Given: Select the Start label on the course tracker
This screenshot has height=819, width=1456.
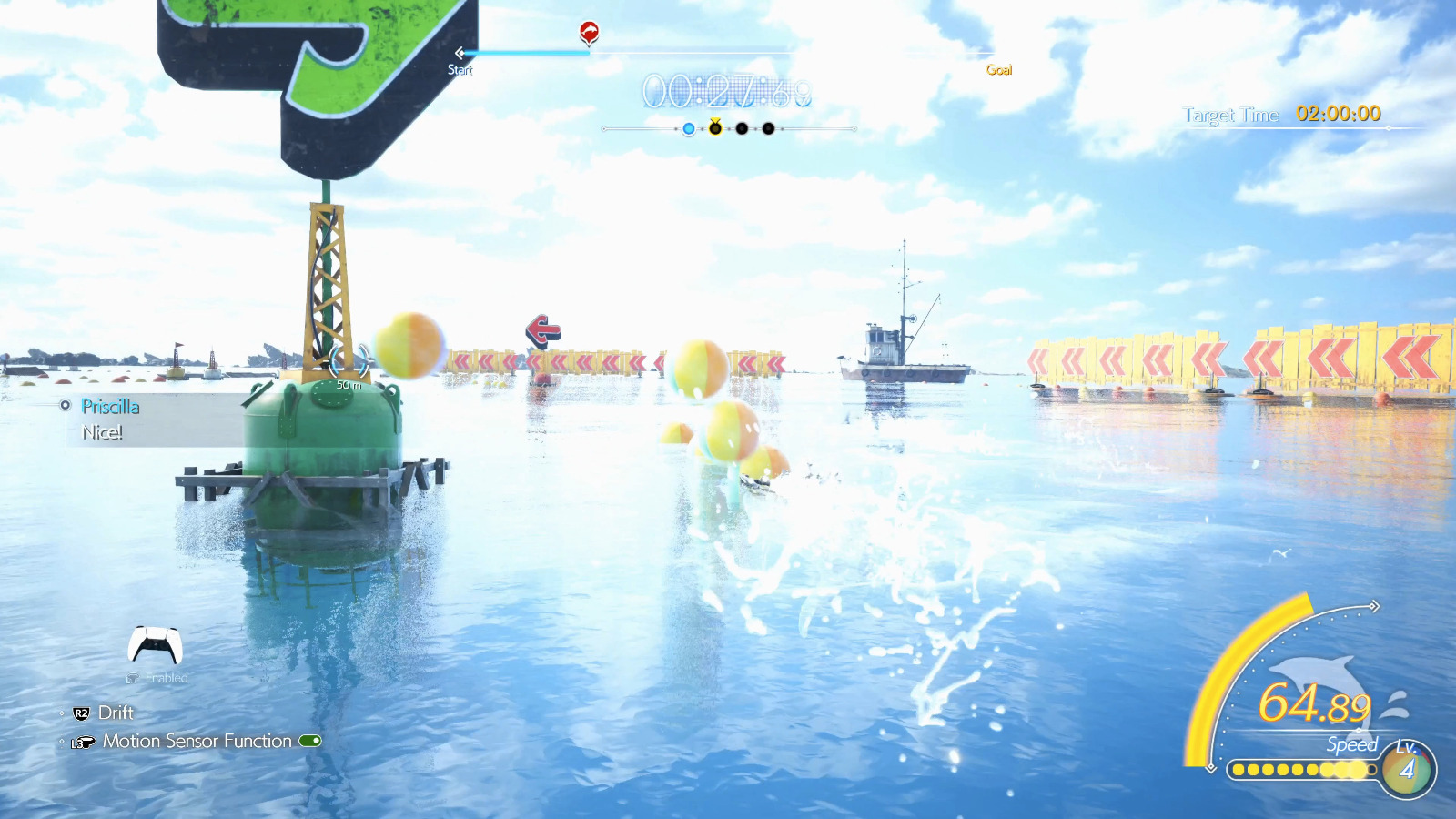Looking at the screenshot, I should click(459, 71).
